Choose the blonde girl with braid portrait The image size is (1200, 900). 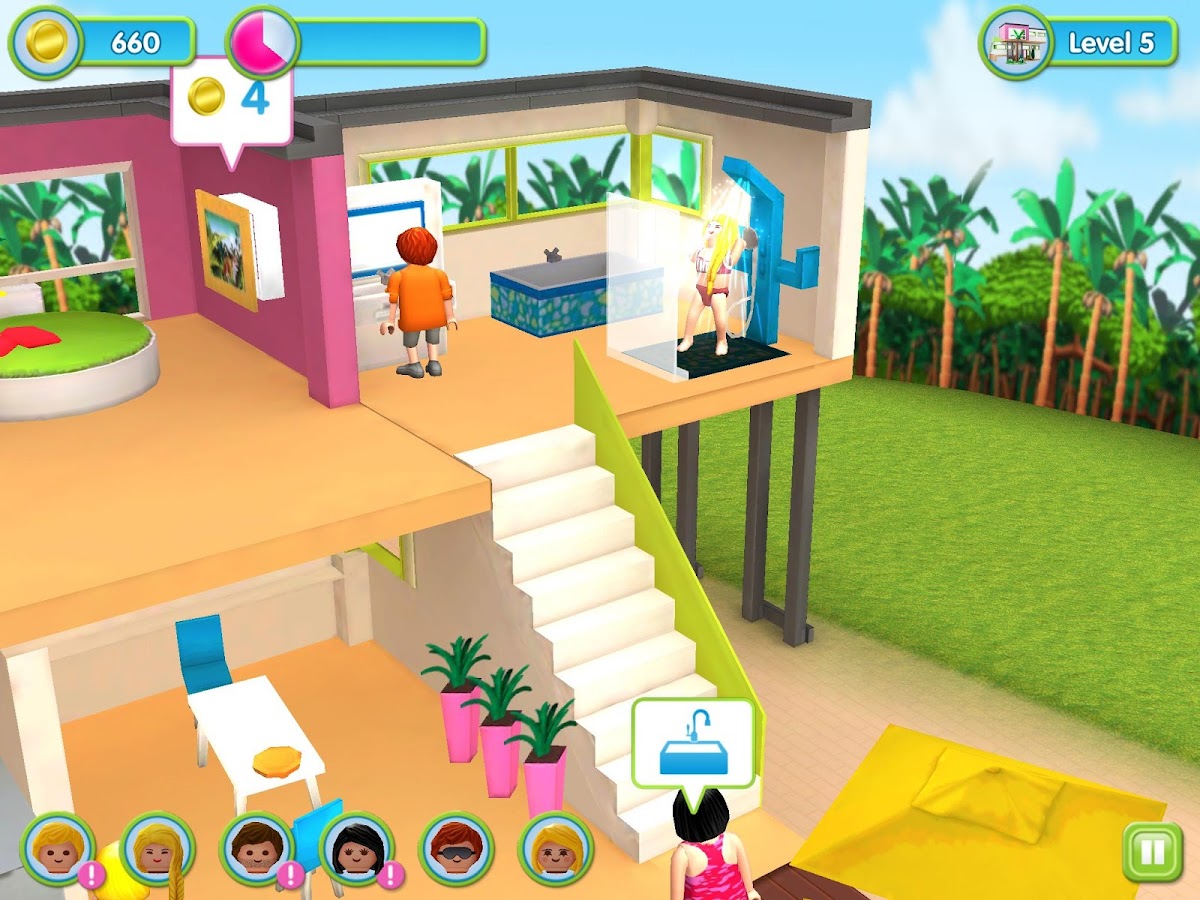click(157, 849)
